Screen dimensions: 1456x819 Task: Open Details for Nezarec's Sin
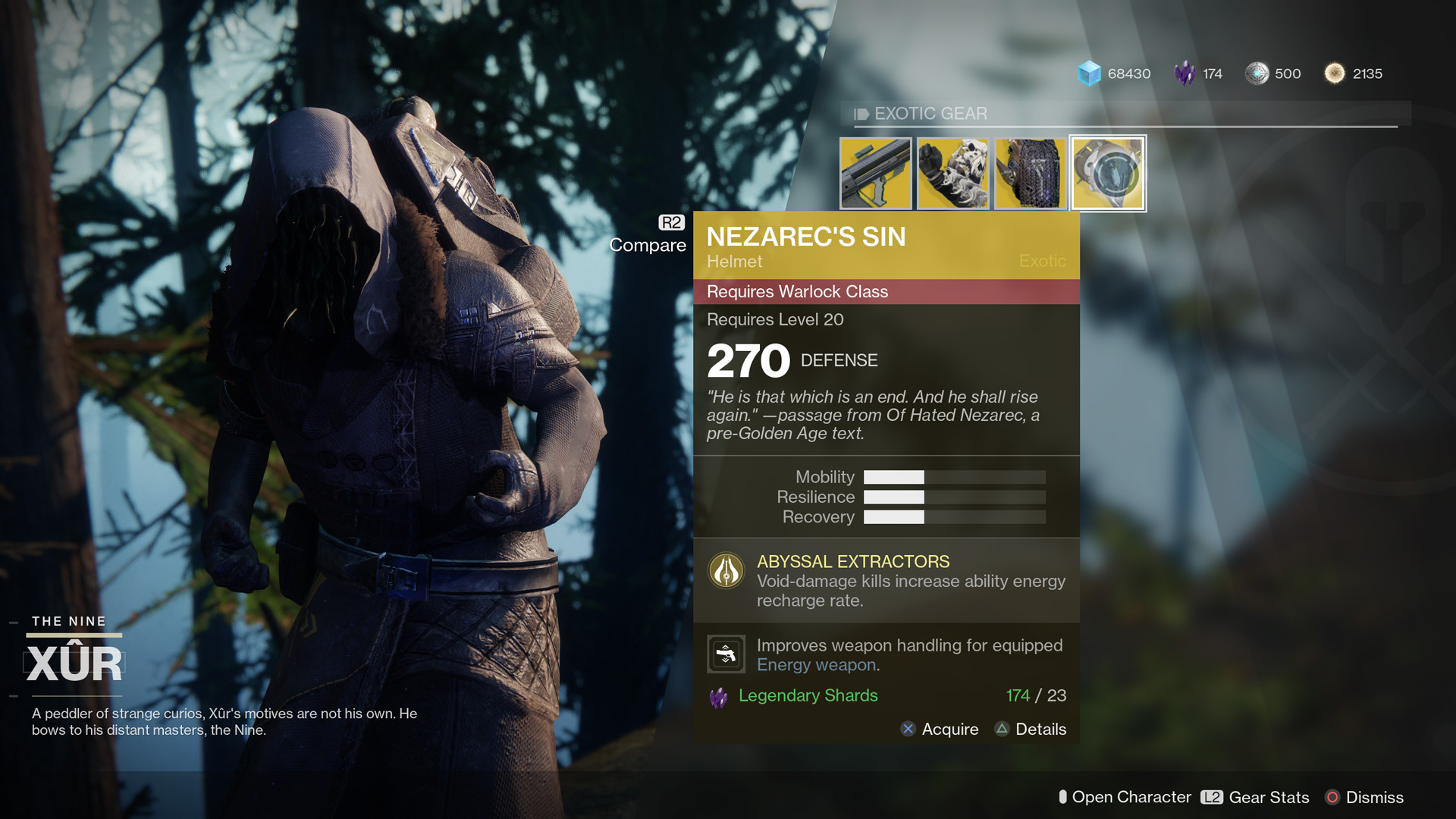[1031, 730]
